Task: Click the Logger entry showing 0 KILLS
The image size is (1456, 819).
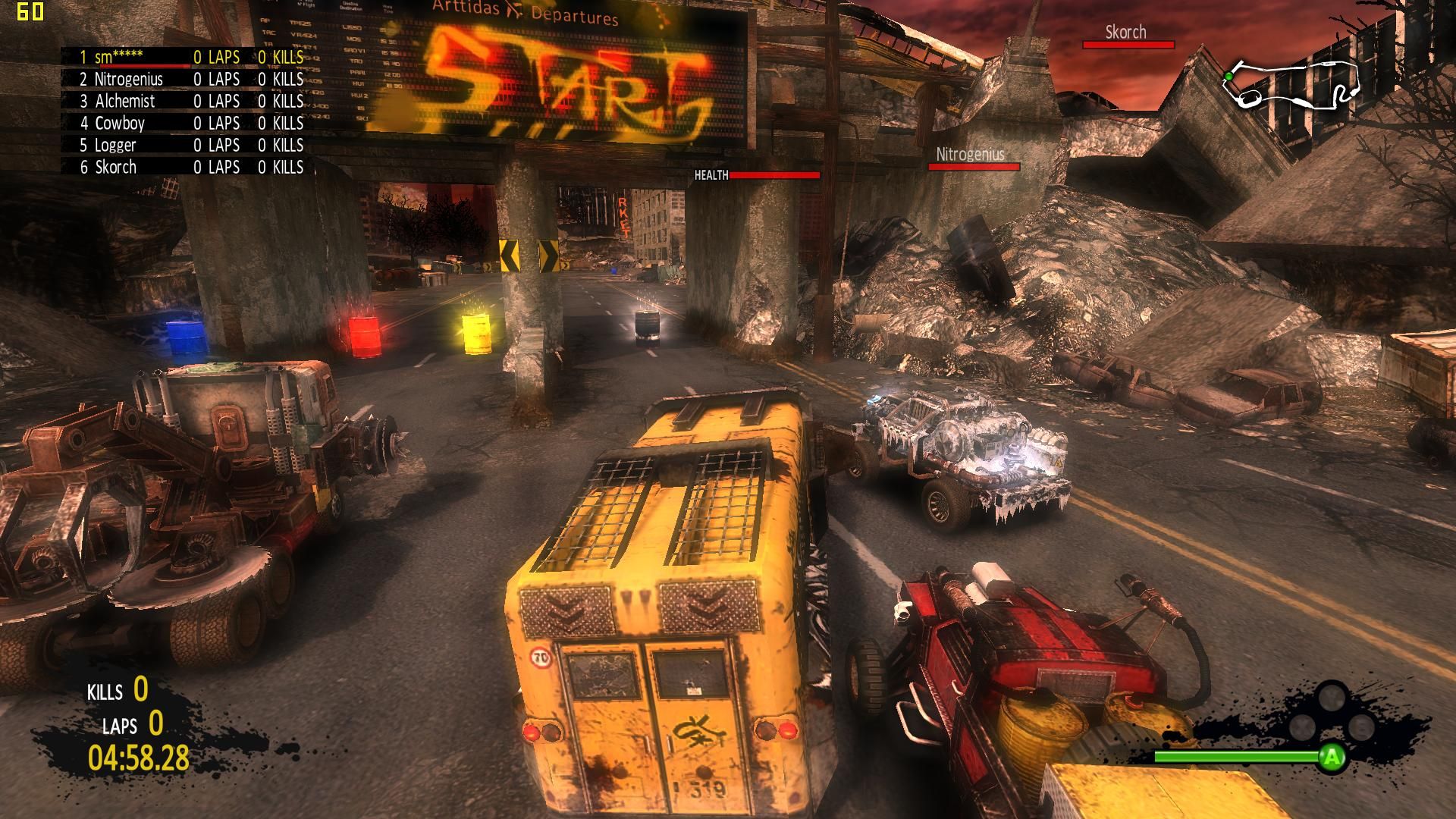Action: pyautogui.click(x=281, y=145)
